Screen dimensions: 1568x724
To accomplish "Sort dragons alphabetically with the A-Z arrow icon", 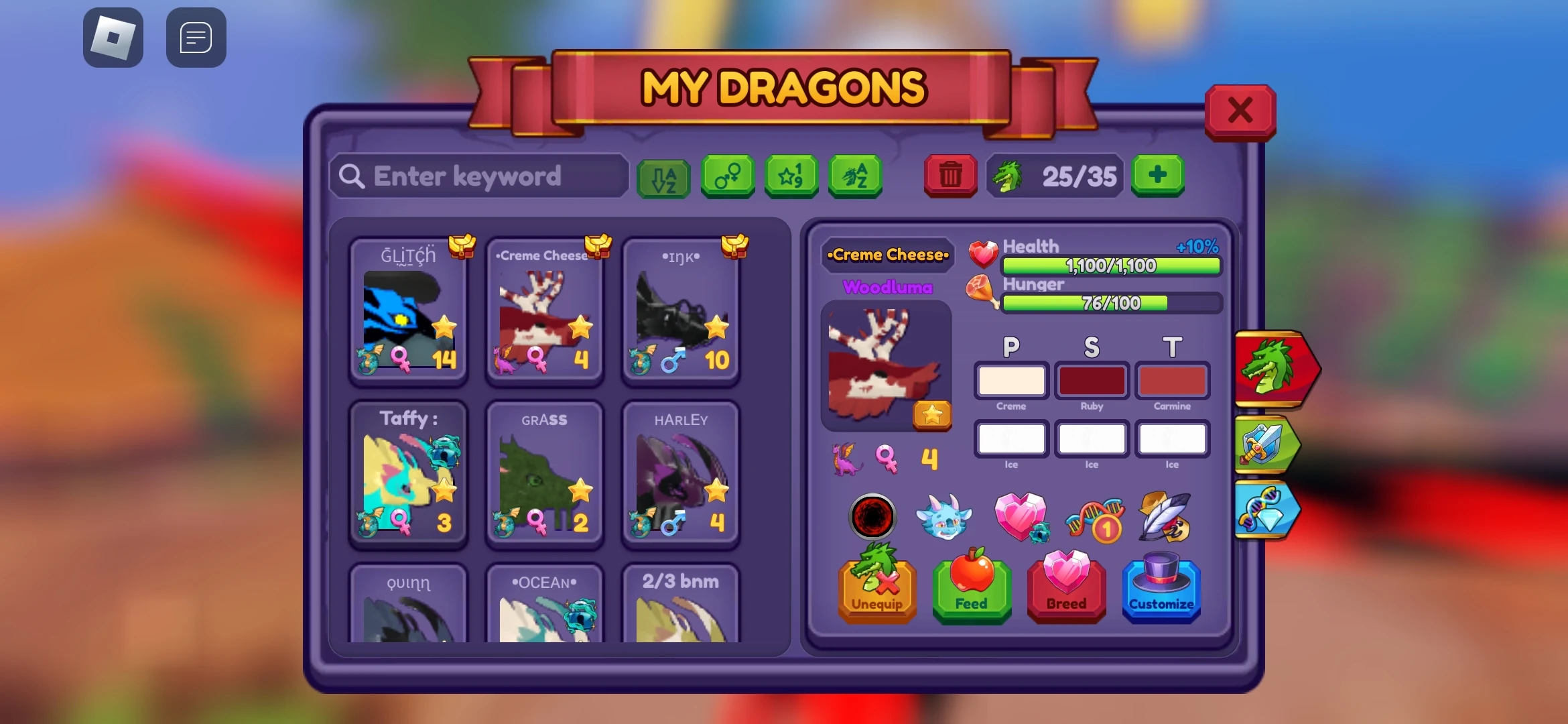I will (x=663, y=176).
